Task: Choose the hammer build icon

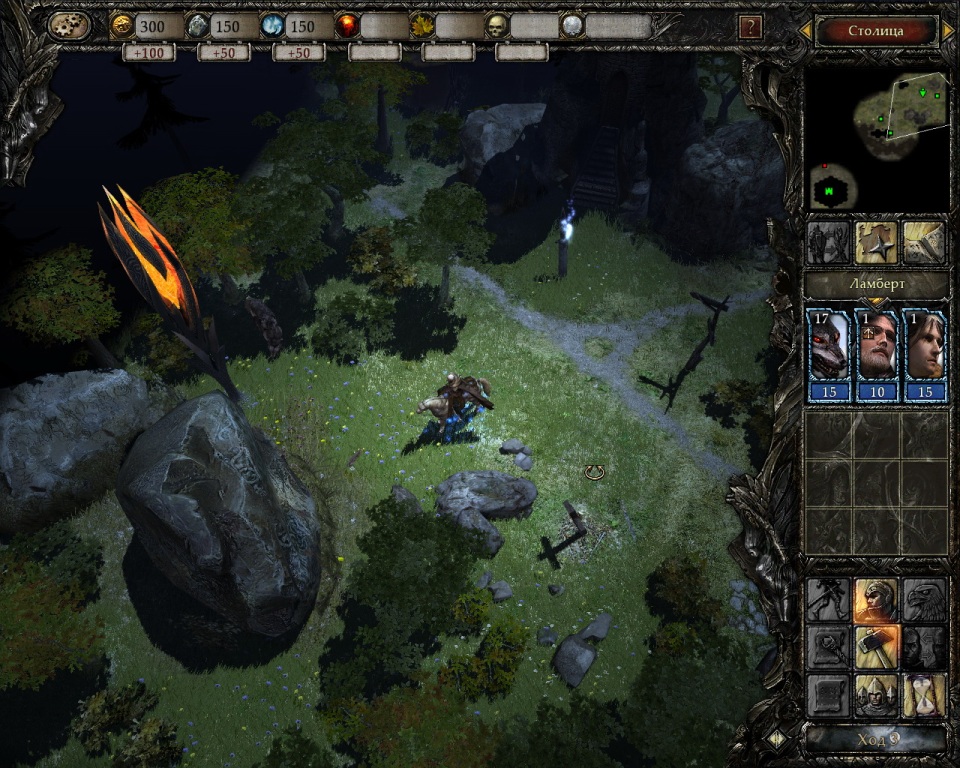Action: (x=876, y=647)
